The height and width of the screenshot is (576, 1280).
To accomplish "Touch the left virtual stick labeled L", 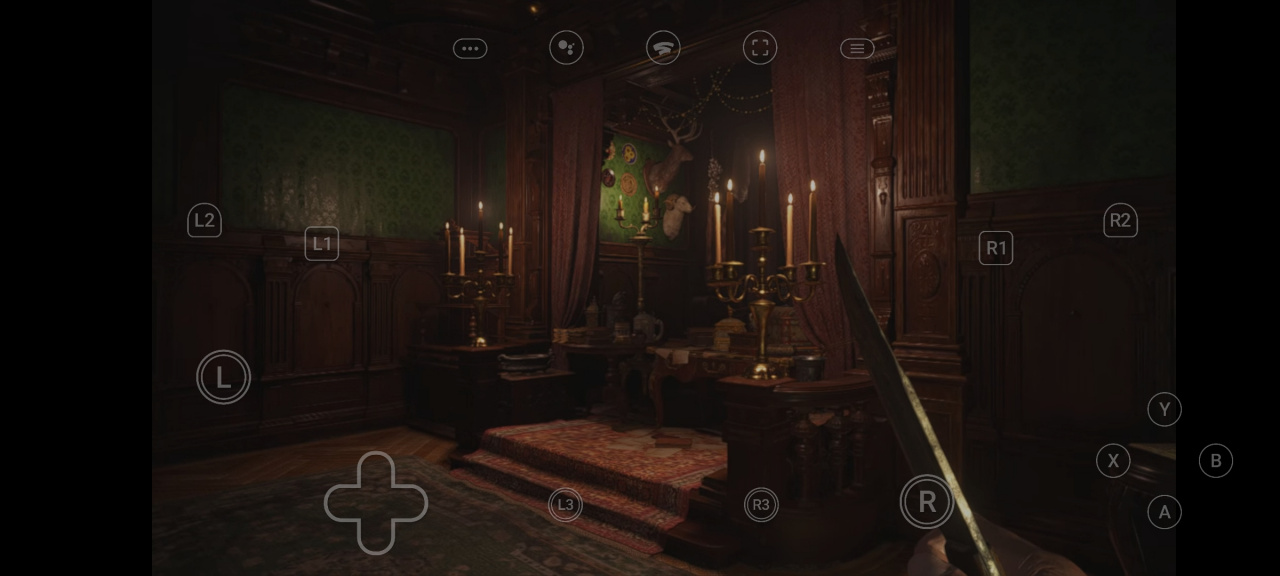I will pos(224,377).
